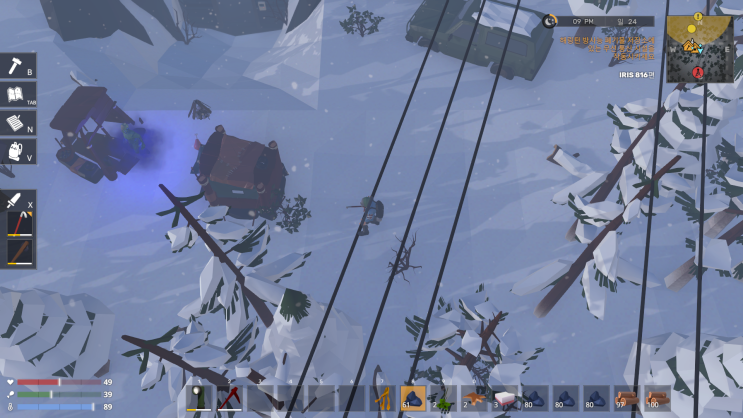The width and height of the screenshot is (743, 418).
Task: Open the journal book icon
Action: (x=17, y=94)
